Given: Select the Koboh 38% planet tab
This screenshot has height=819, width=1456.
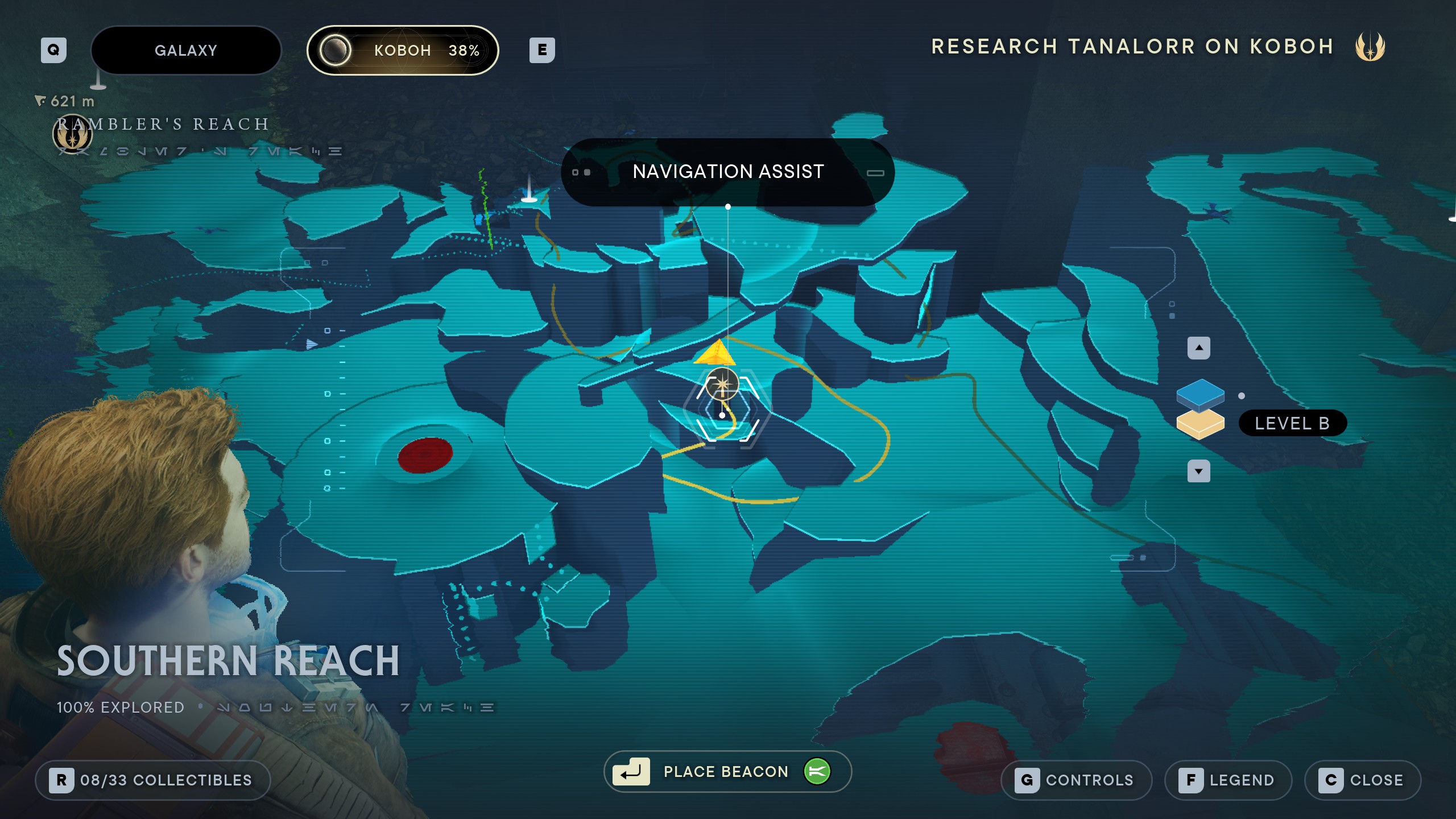Looking at the screenshot, I should click(x=403, y=51).
